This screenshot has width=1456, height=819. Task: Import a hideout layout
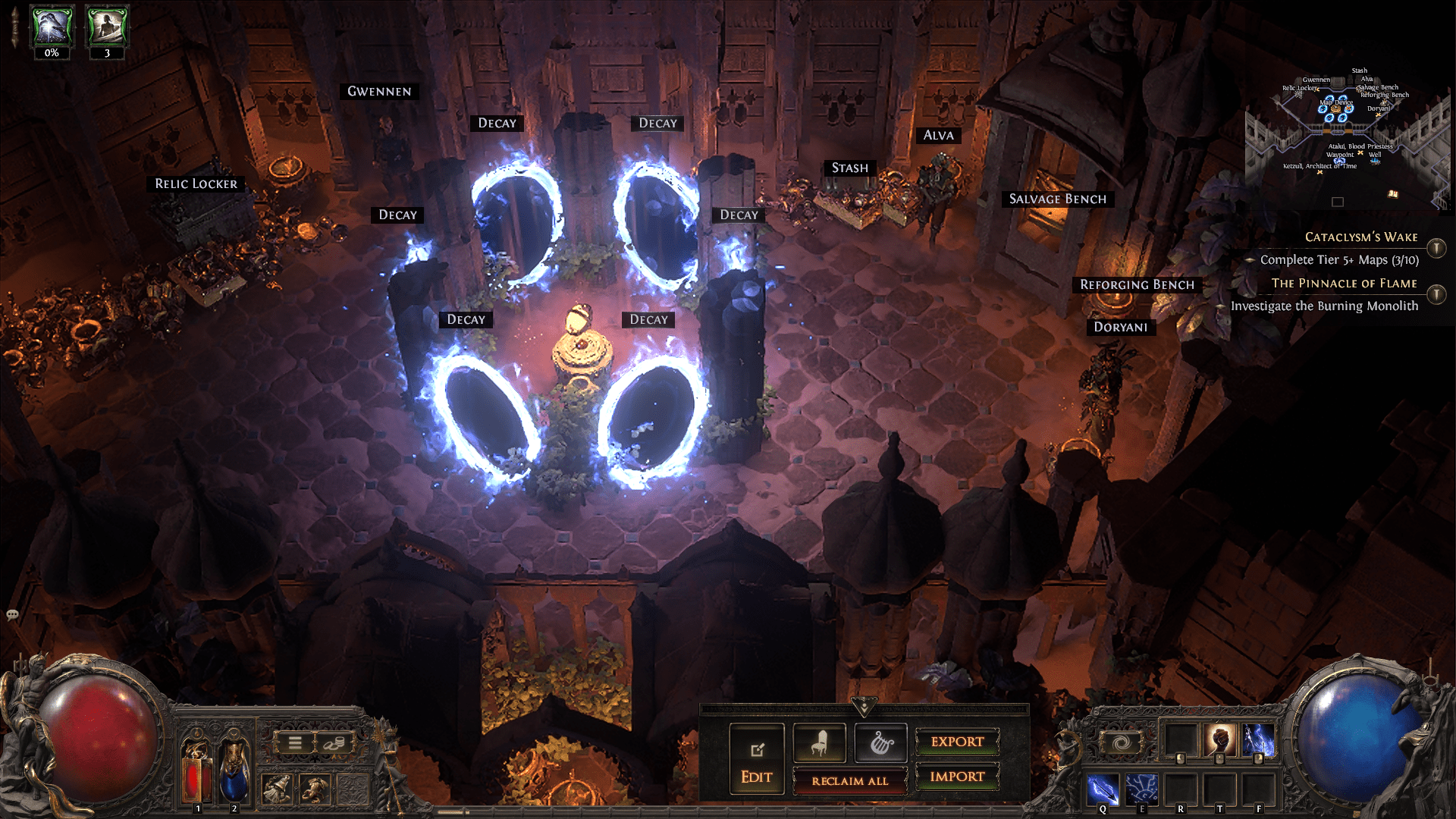(957, 777)
